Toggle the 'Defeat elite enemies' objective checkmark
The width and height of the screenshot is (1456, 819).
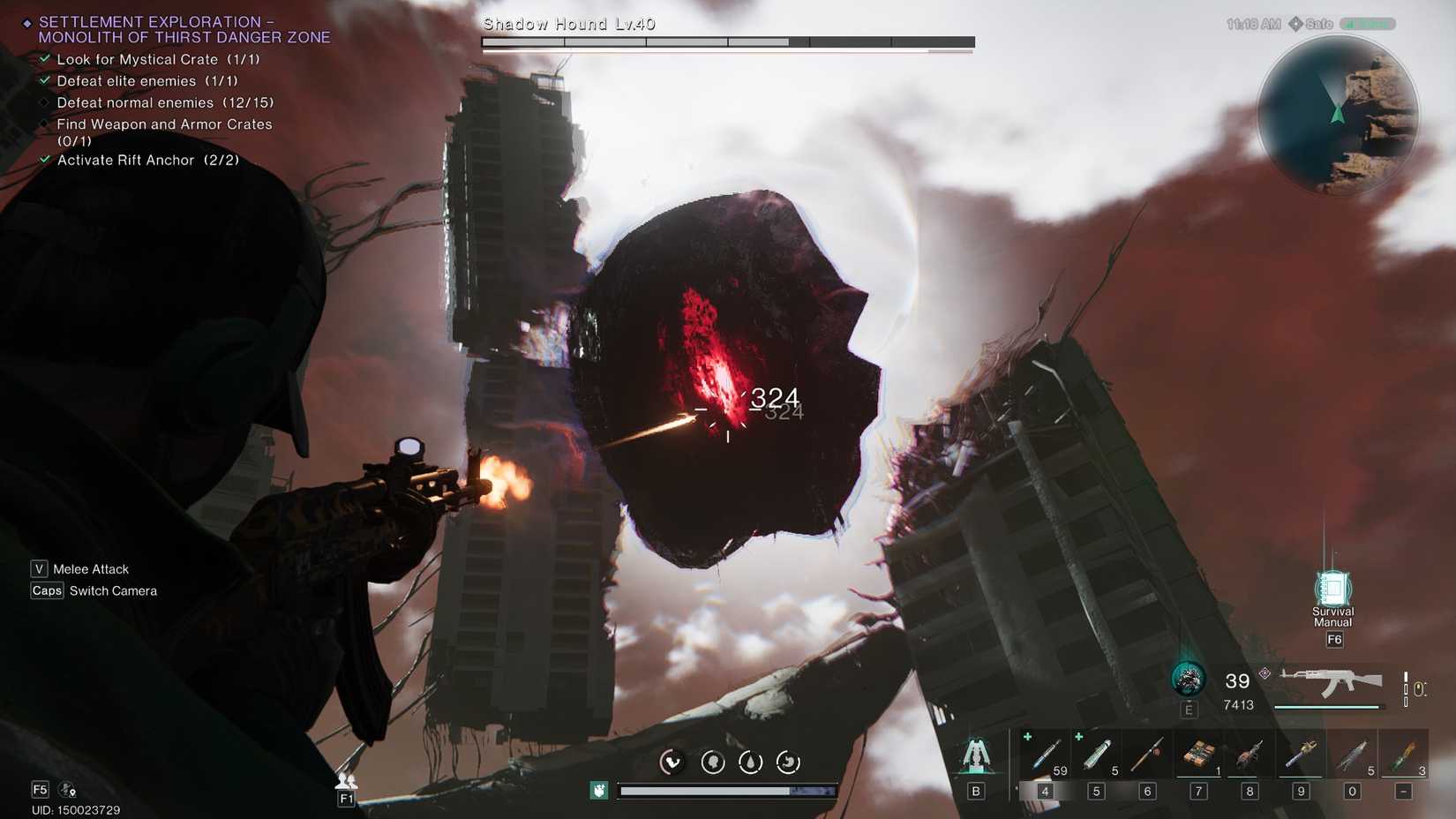(x=44, y=80)
